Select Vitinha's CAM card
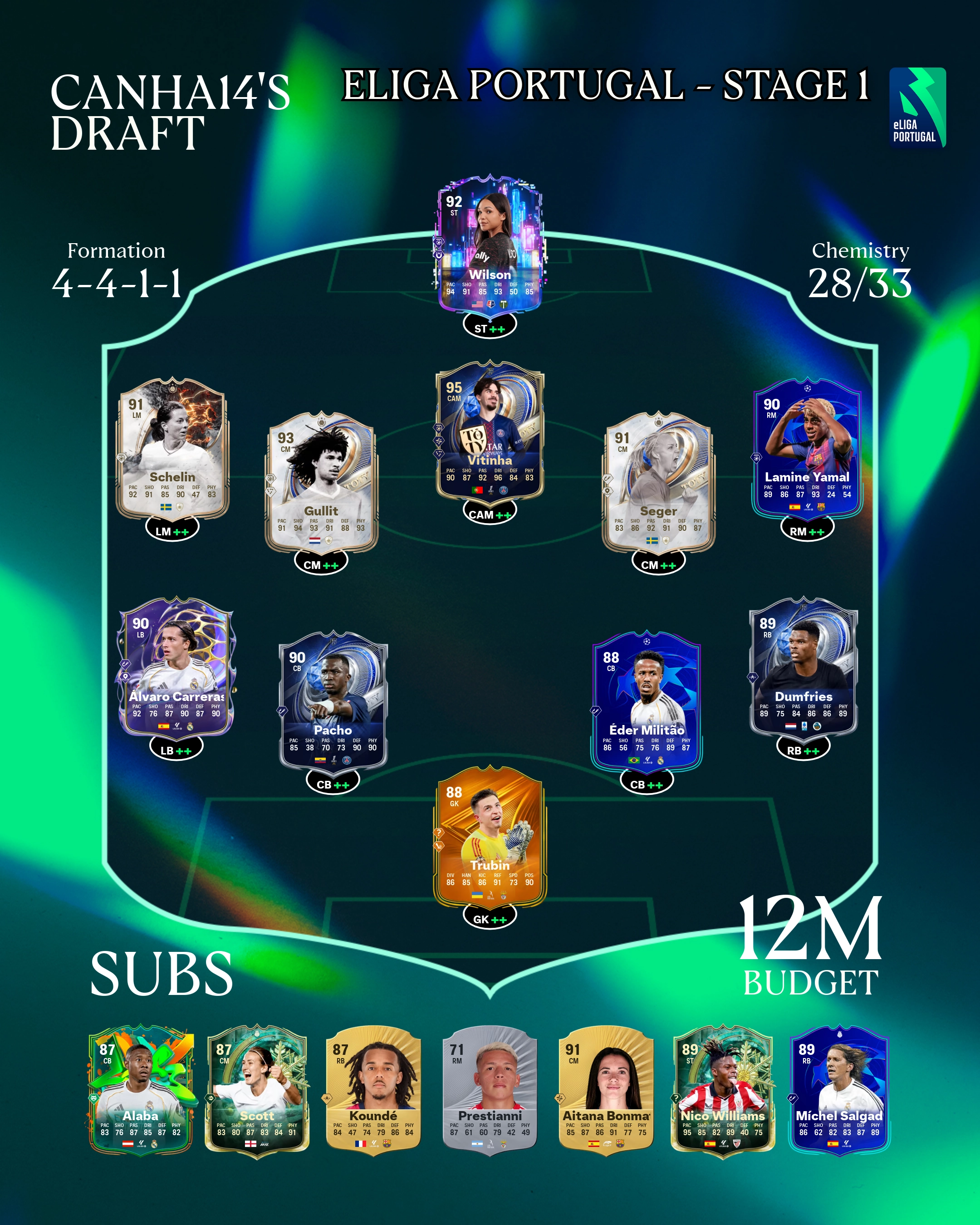This screenshot has height=1225, width=980. tap(490, 433)
